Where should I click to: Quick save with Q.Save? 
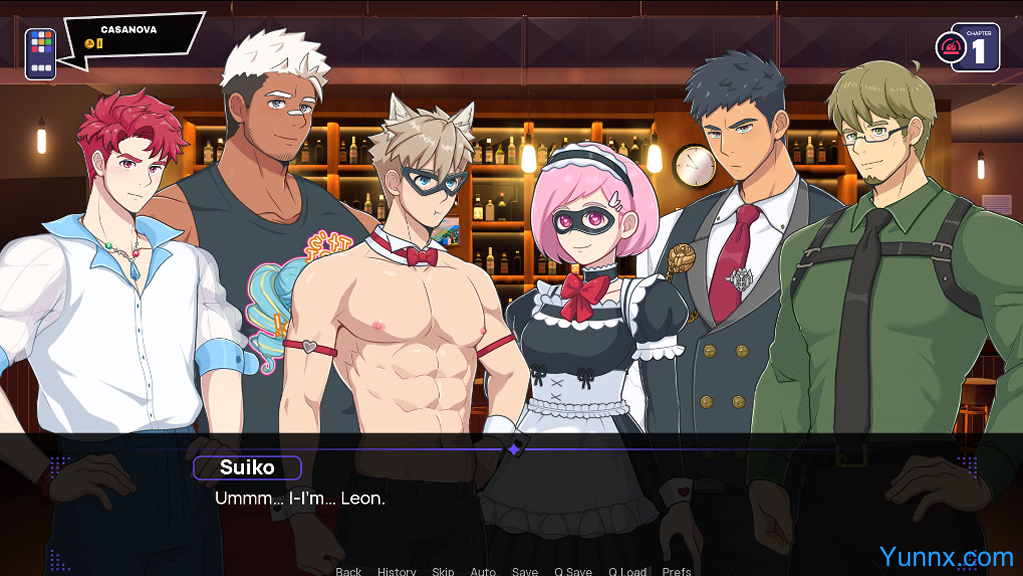[x=573, y=571]
